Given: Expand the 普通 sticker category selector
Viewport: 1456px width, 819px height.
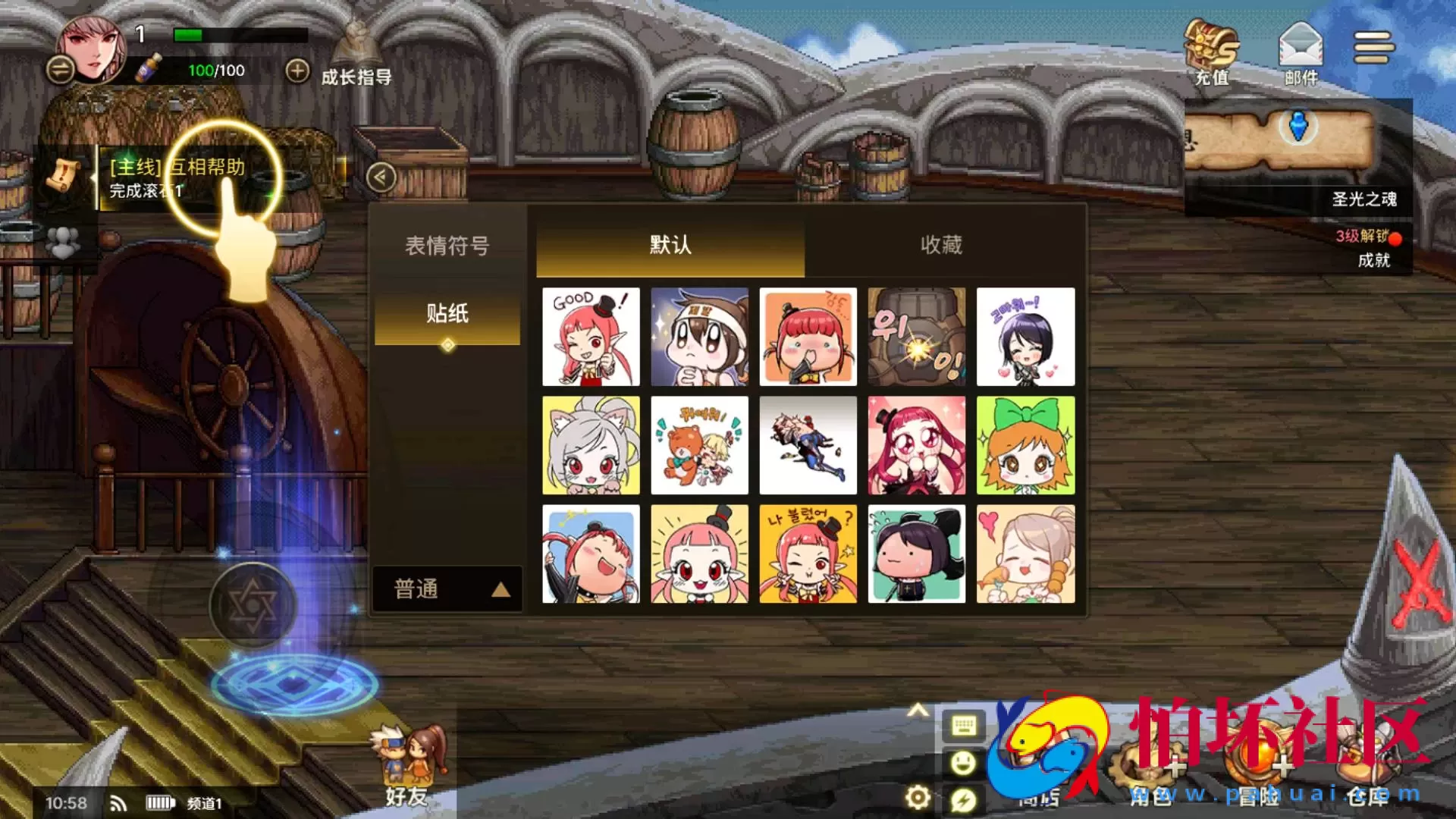Looking at the screenshot, I should click(x=446, y=588).
